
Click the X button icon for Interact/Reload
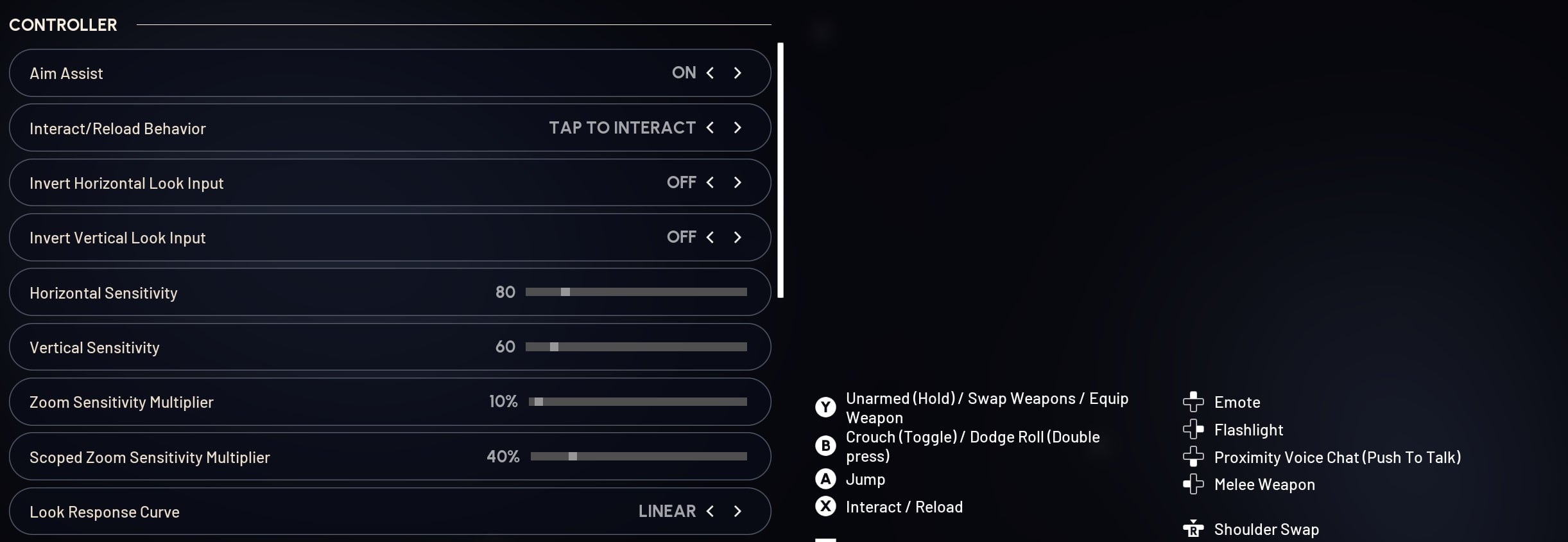click(x=825, y=507)
